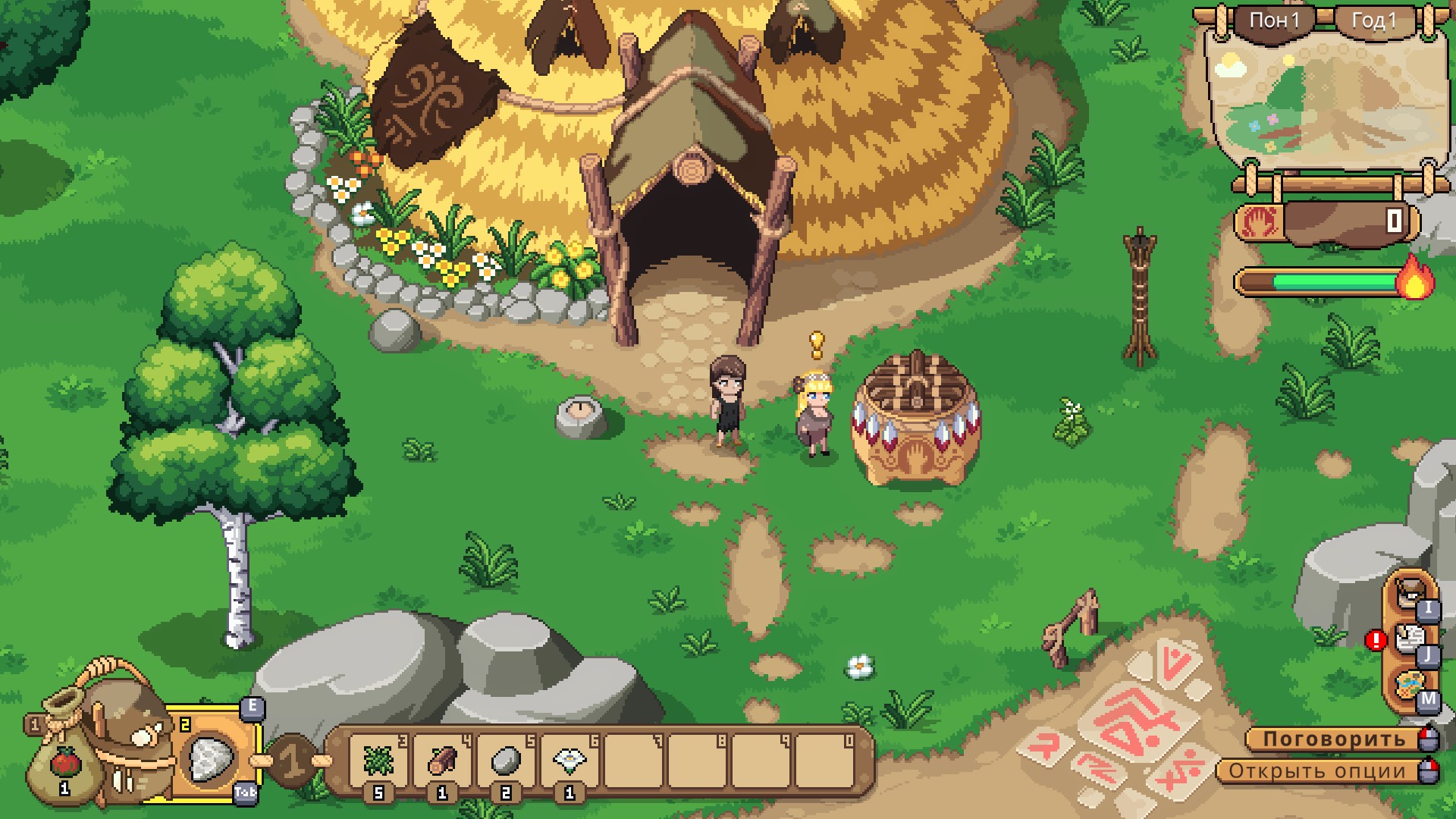Open the world map icon
This screenshot has height=819, width=1456.
pos(1409,685)
